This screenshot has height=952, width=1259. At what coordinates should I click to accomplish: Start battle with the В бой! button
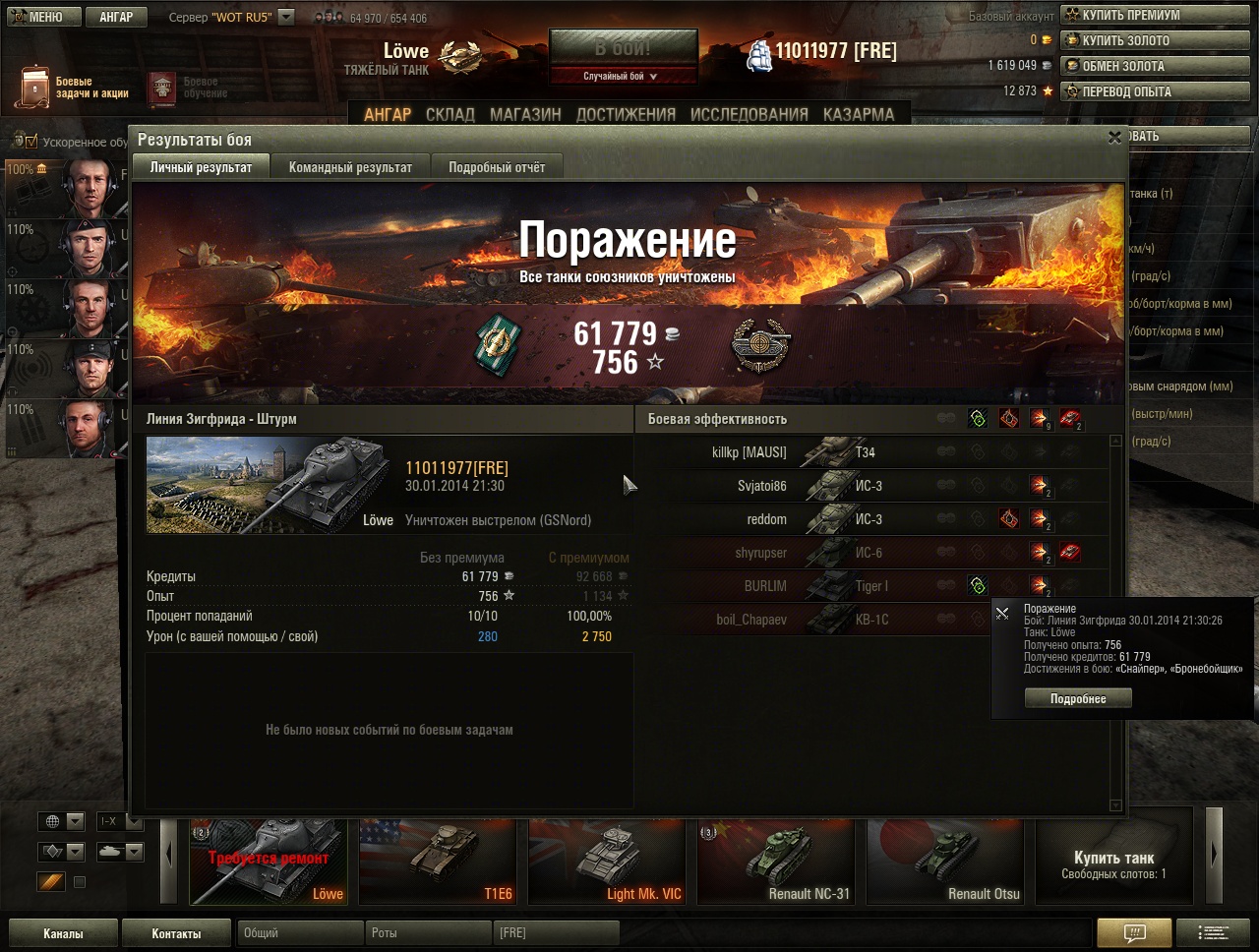pyautogui.click(x=623, y=48)
